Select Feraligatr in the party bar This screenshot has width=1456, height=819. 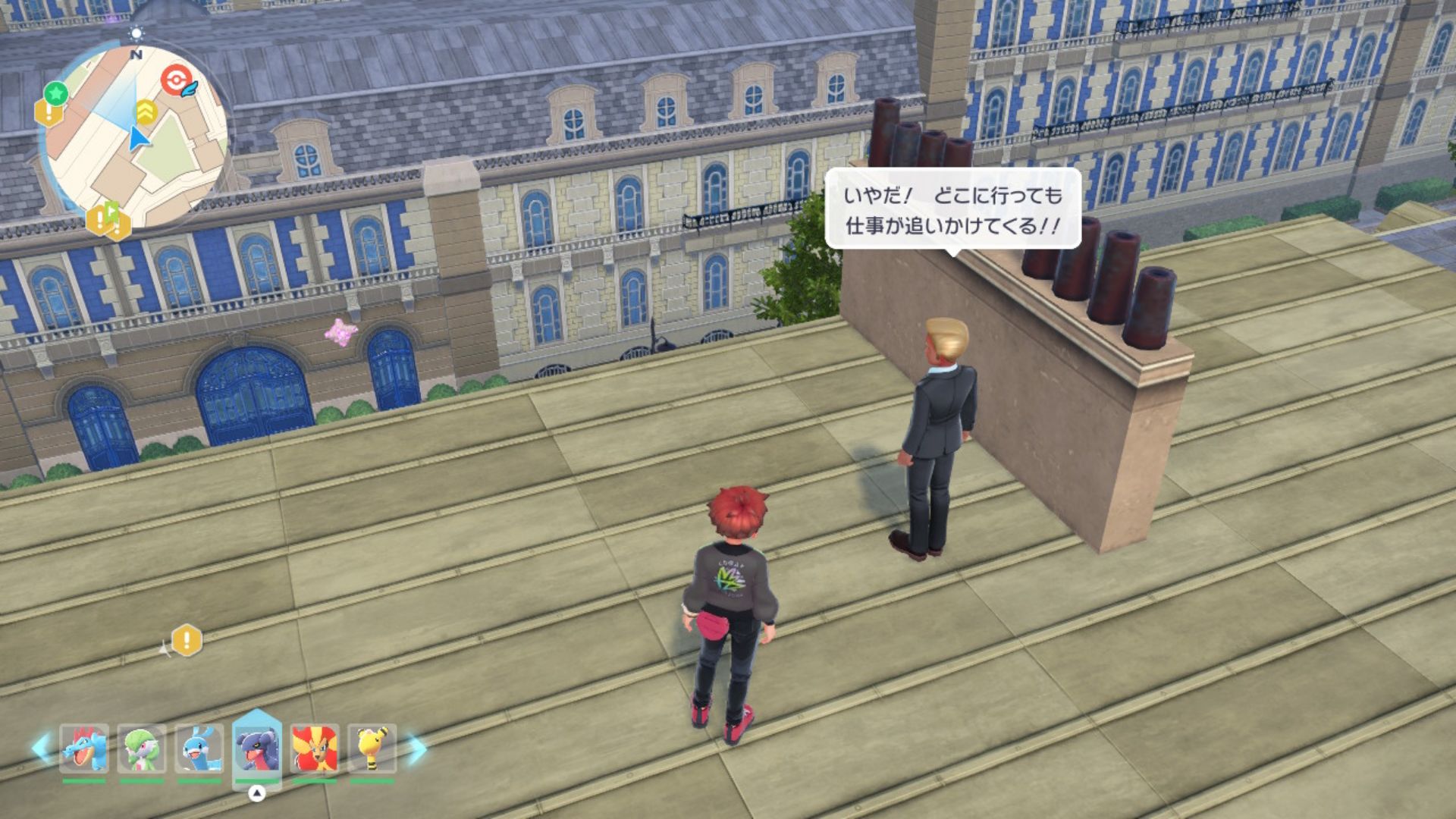click(83, 749)
